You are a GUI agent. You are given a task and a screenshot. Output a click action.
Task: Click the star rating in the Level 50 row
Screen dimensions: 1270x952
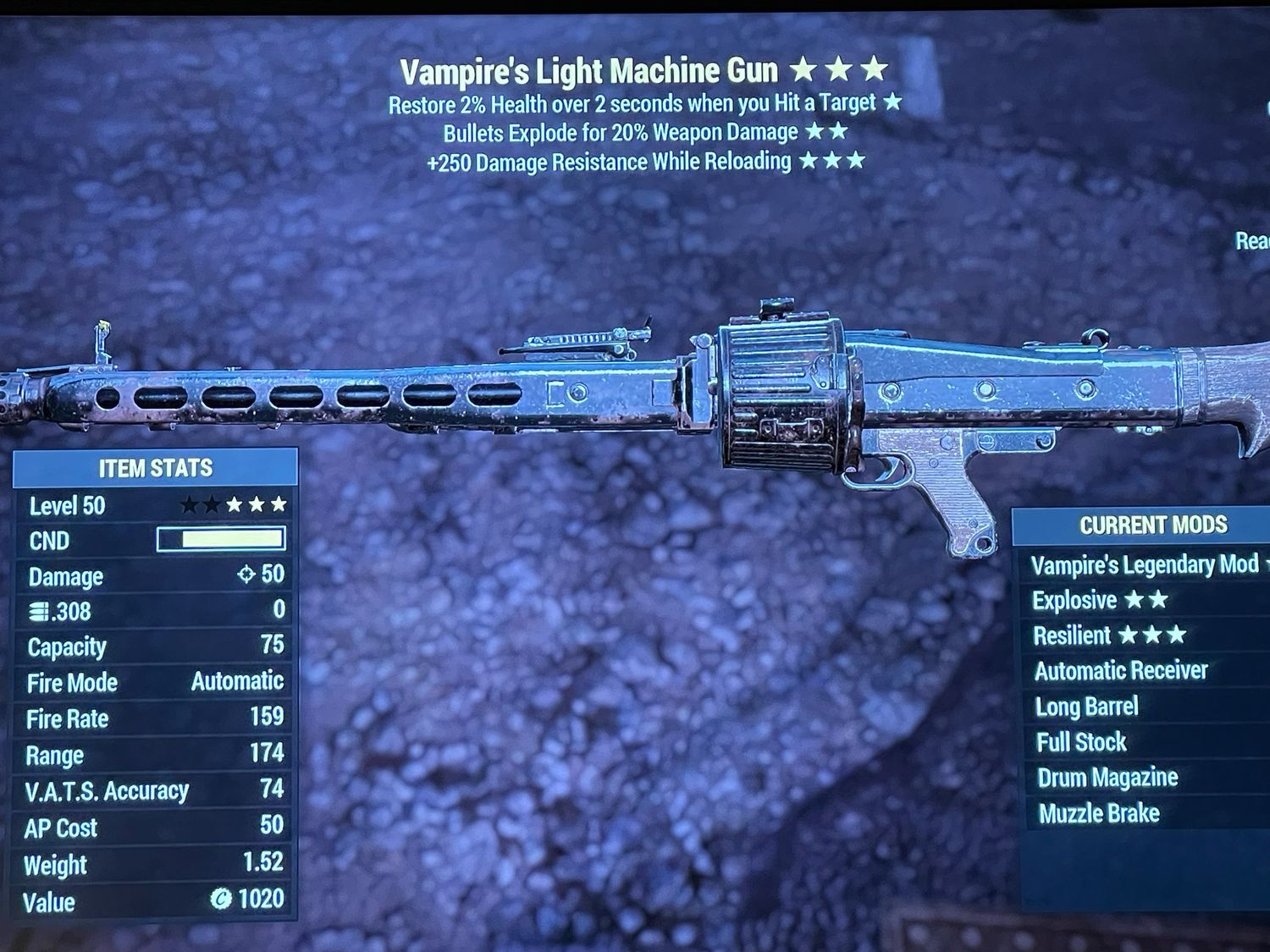pos(233,506)
